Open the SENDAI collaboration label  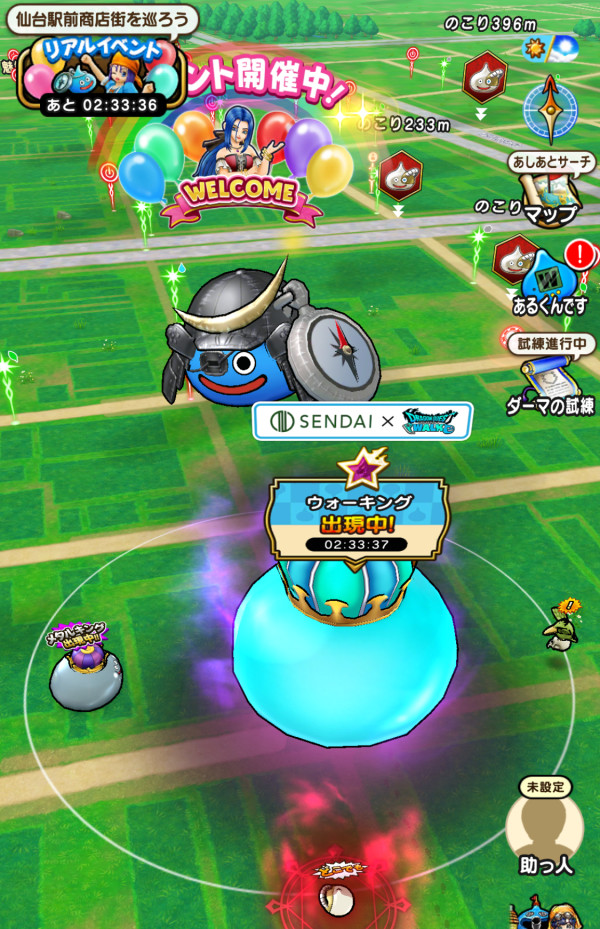[362, 421]
